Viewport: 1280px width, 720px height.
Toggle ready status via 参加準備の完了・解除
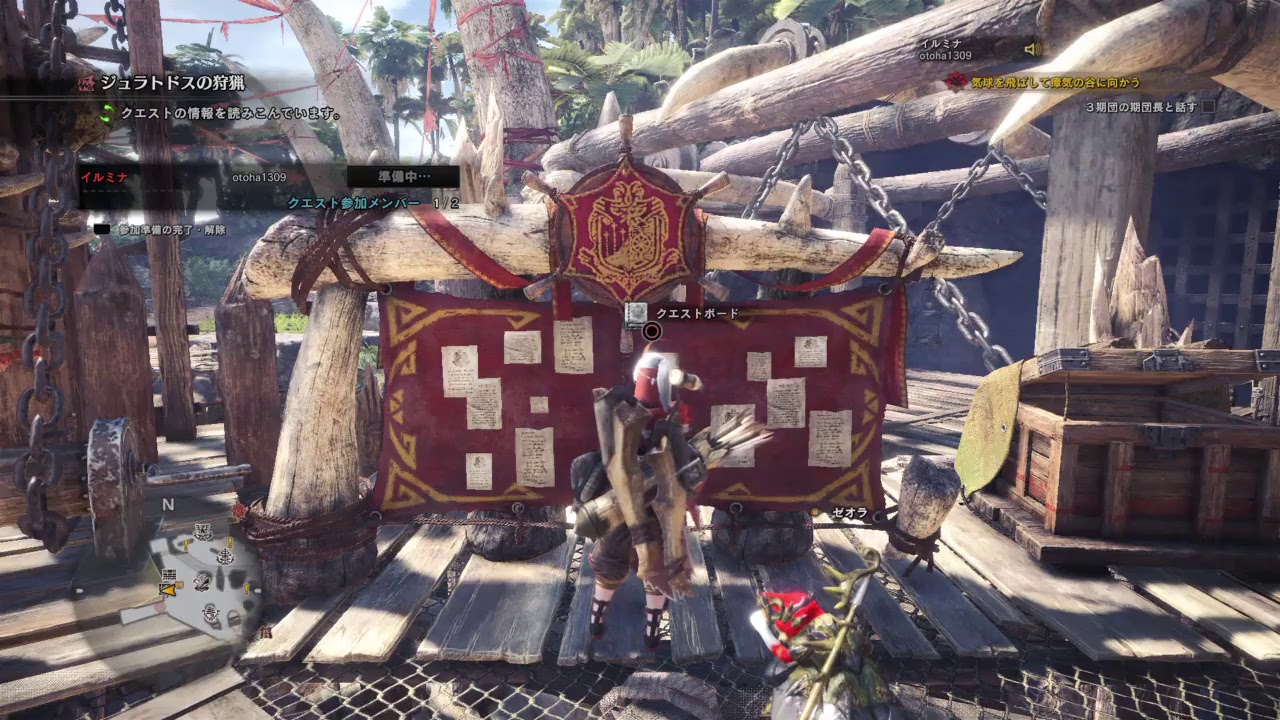point(171,229)
